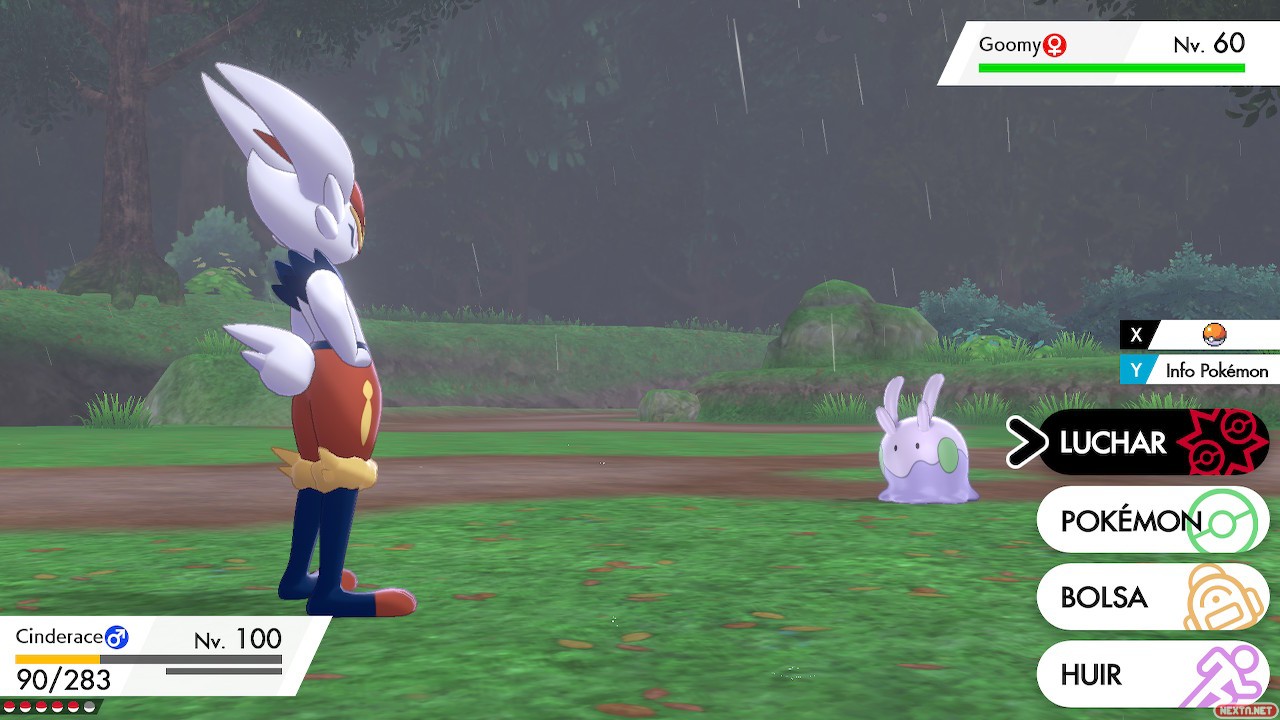
Task: Select the LUCHAR battle option
Action: (x=1150, y=442)
